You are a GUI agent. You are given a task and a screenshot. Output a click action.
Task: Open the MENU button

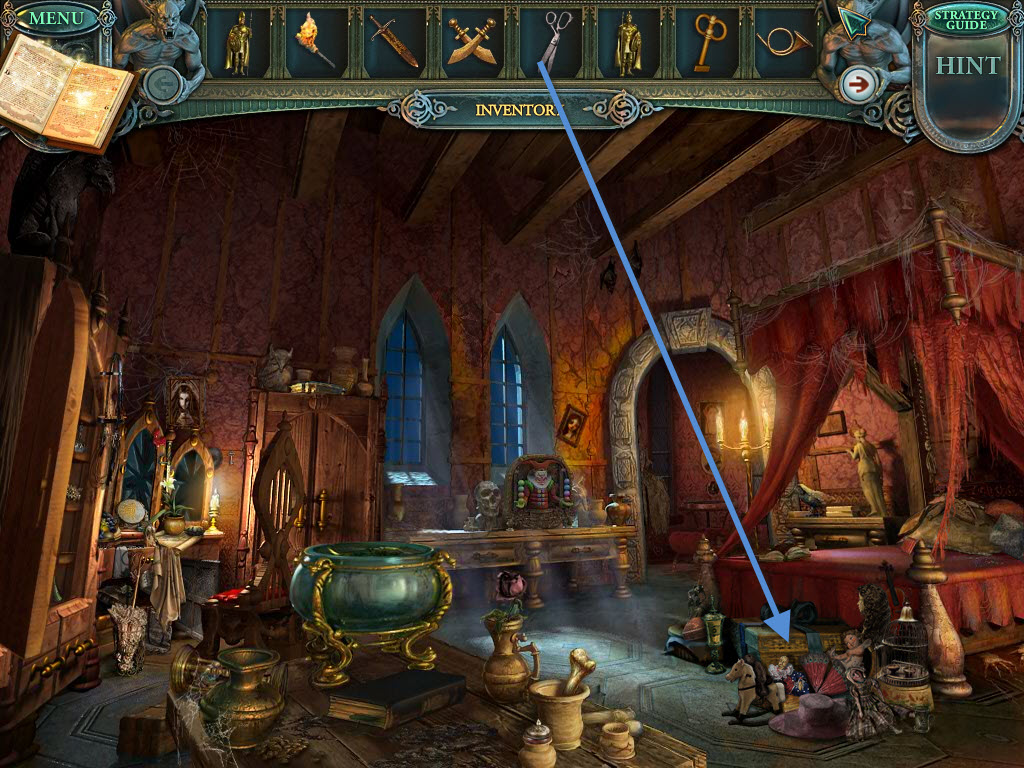[x=56, y=18]
